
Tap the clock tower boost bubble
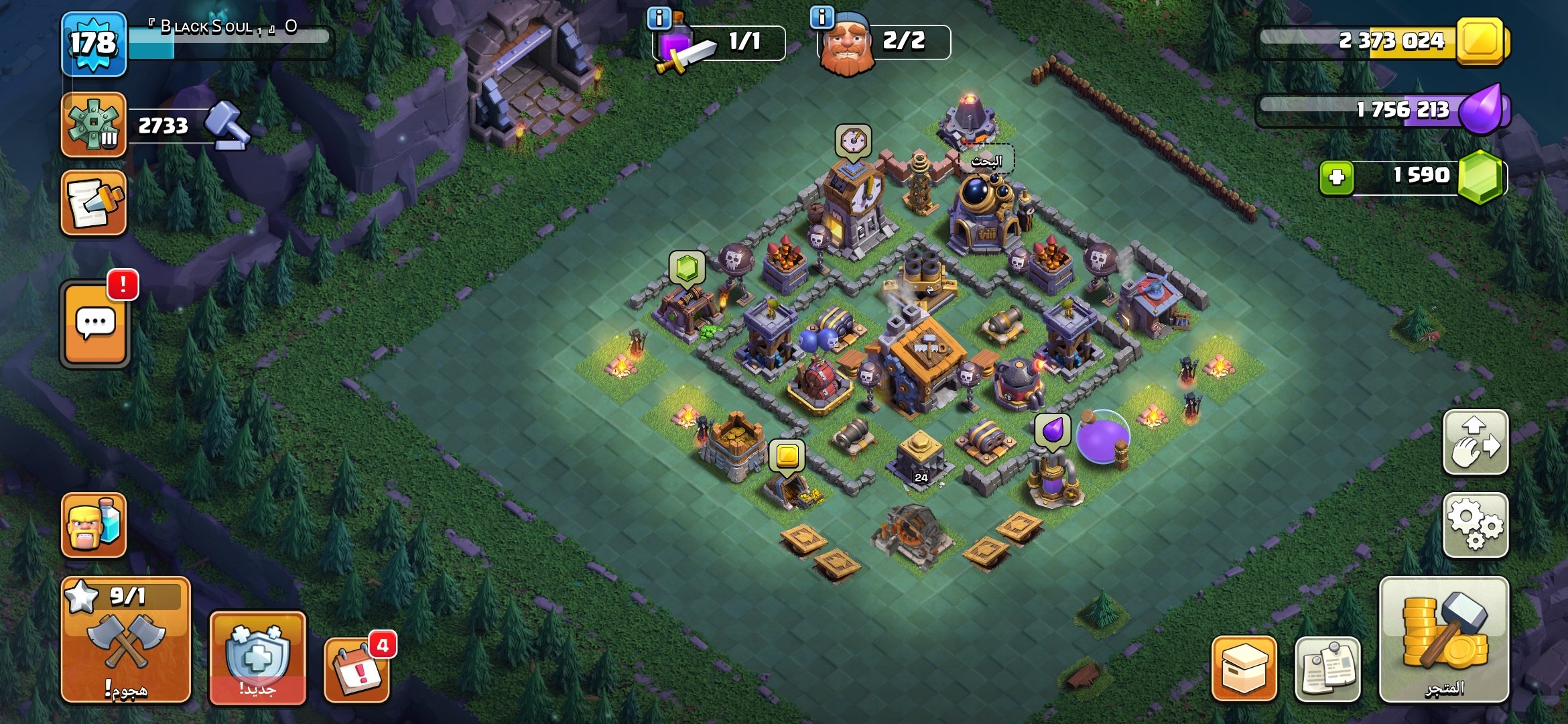852,141
